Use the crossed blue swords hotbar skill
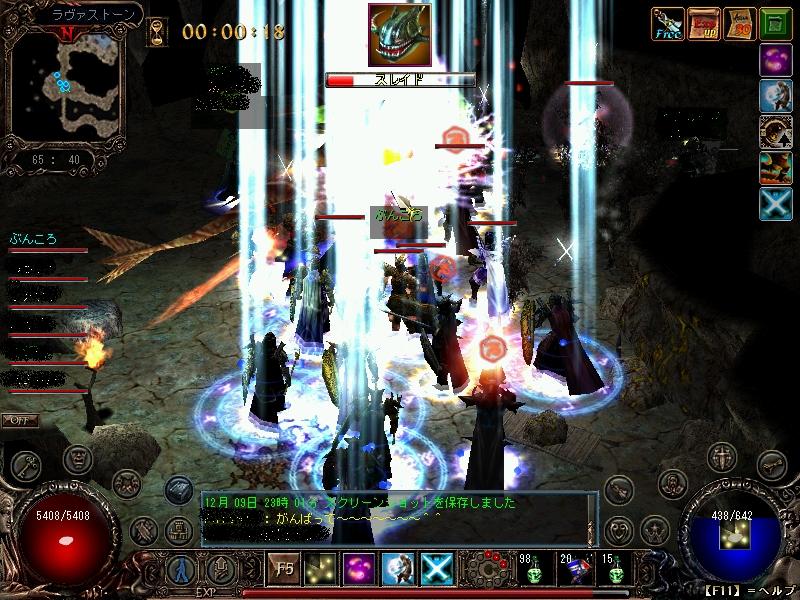This screenshot has height=600, width=800. 436,569
